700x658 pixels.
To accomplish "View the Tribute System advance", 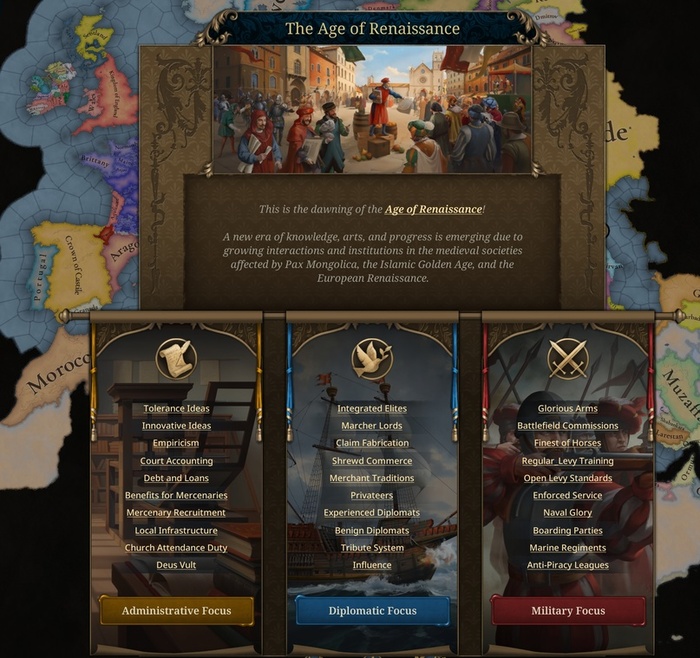I will pos(372,548).
